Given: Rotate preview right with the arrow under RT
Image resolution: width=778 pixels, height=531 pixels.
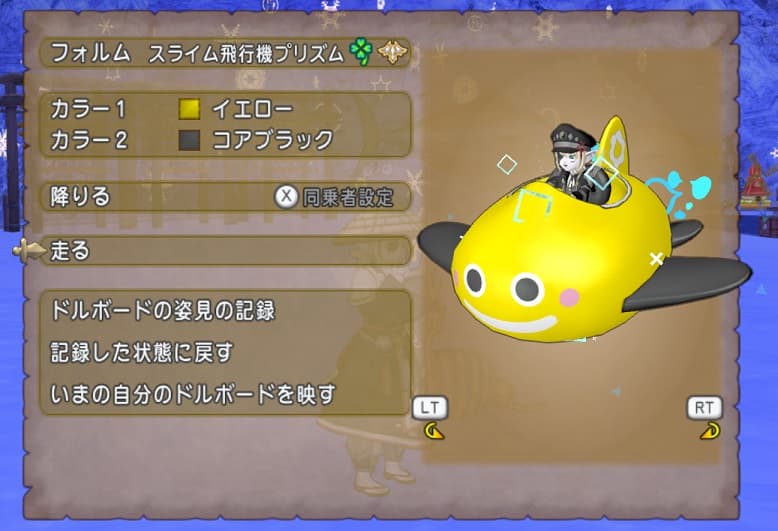Looking at the screenshot, I should (x=707, y=431).
